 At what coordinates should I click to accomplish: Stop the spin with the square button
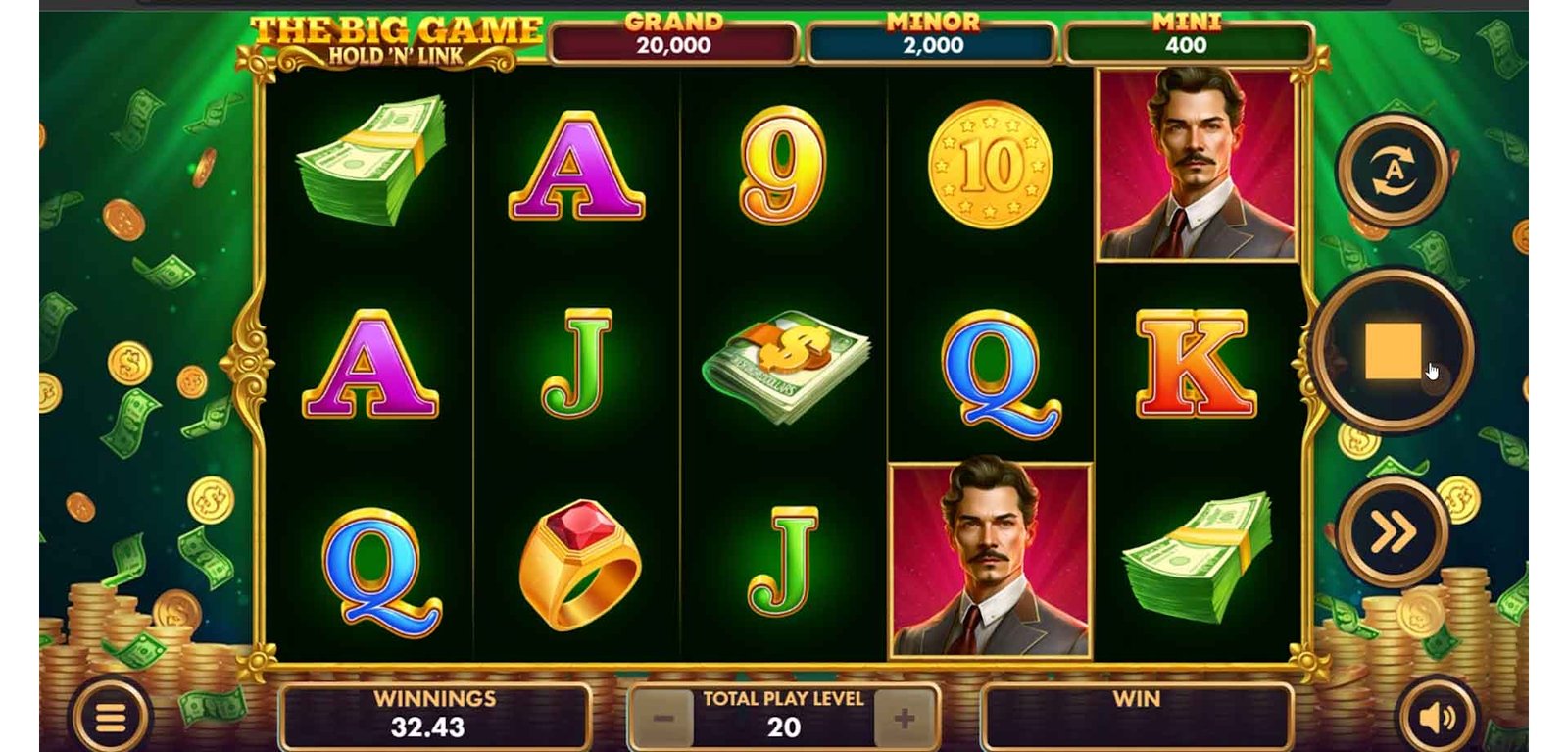pos(1392,350)
